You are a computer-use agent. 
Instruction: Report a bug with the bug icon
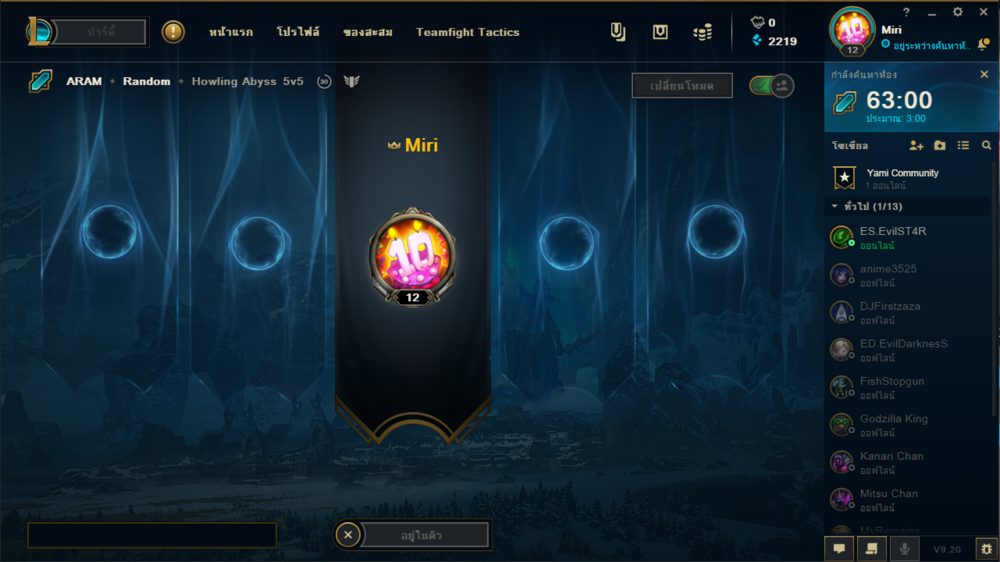coord(985,548)
